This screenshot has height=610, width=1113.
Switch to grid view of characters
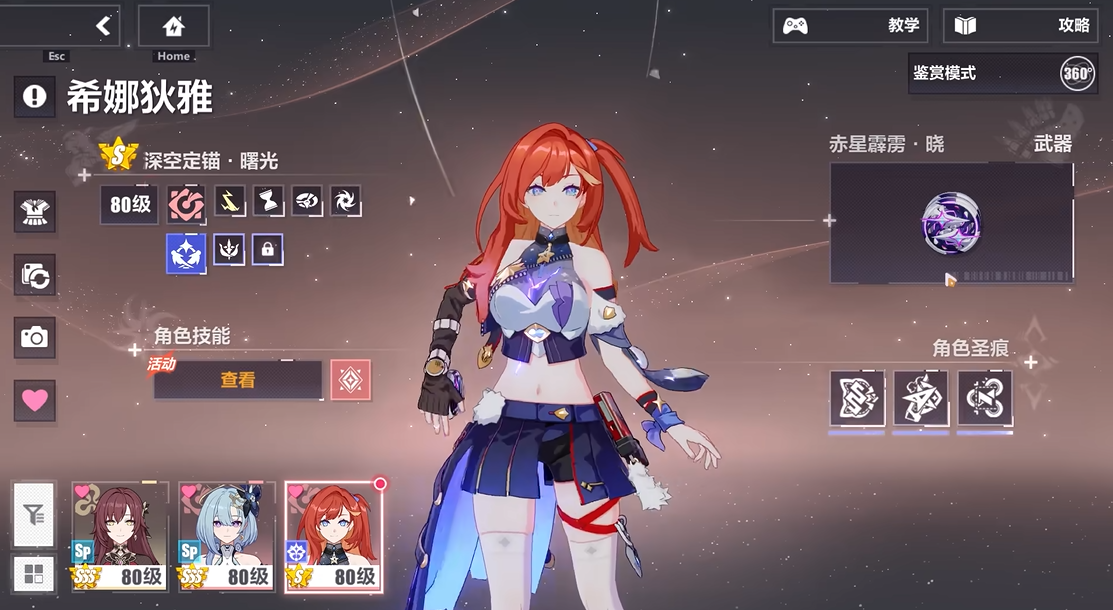(34, 574)
